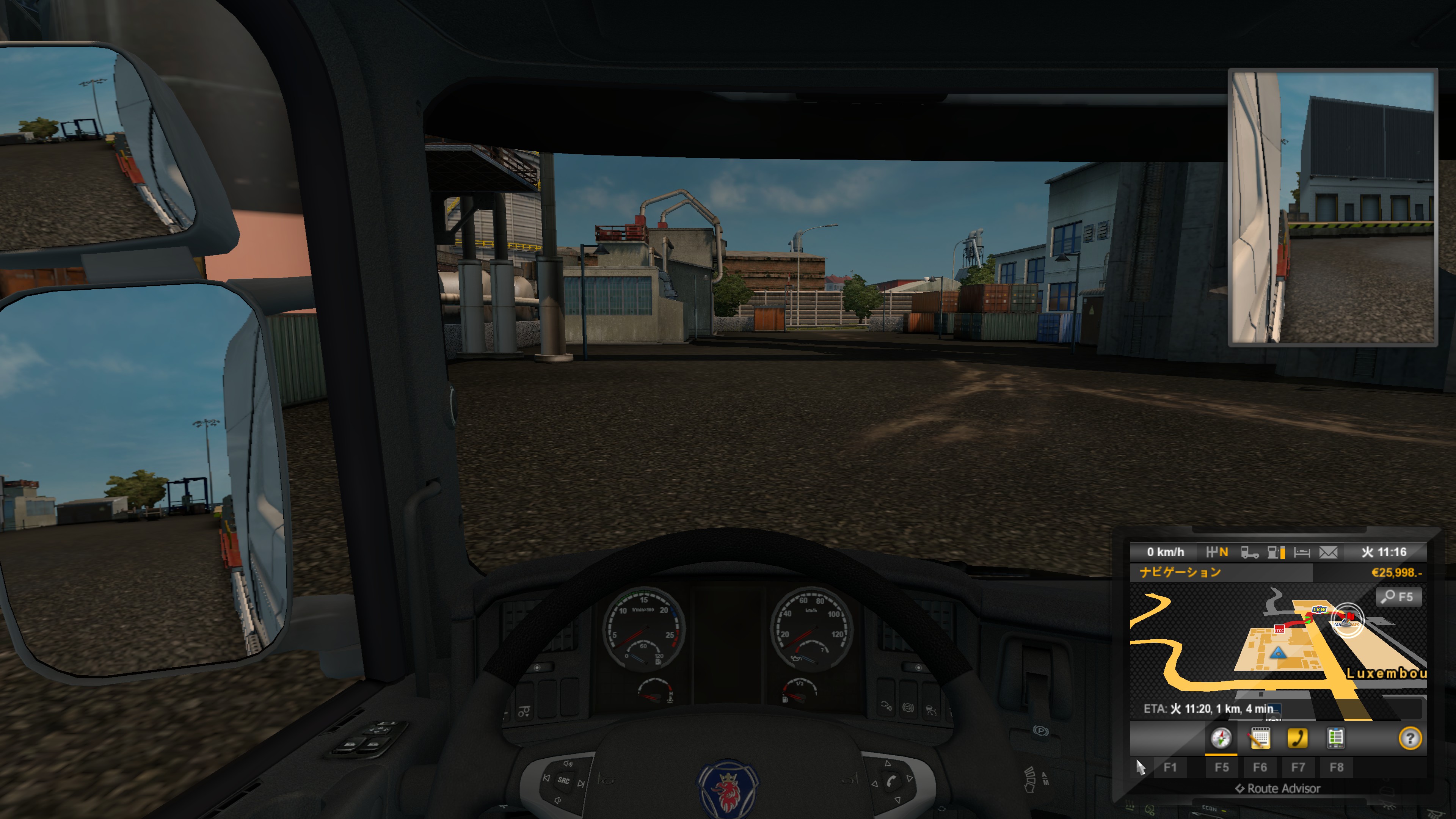The image size is (1456, 819).
Task: Switch to the job notepad tab
Action: coord(1259,738)
